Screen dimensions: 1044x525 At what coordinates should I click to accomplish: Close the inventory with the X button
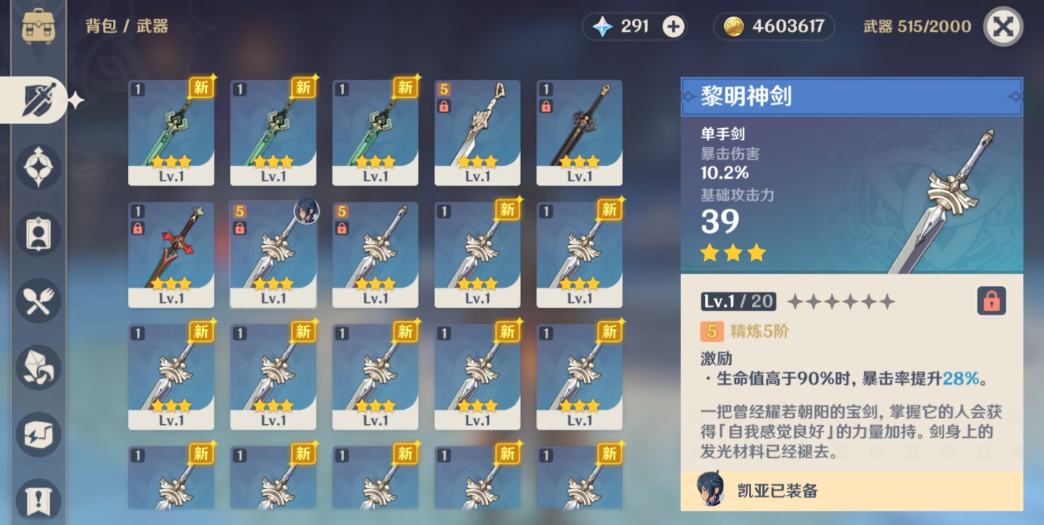(x=1003, y=27)
